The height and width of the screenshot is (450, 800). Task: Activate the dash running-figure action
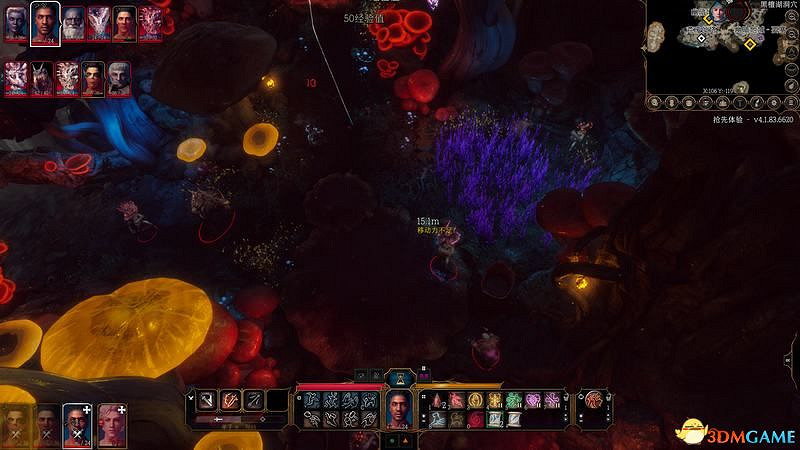[328, 400]
